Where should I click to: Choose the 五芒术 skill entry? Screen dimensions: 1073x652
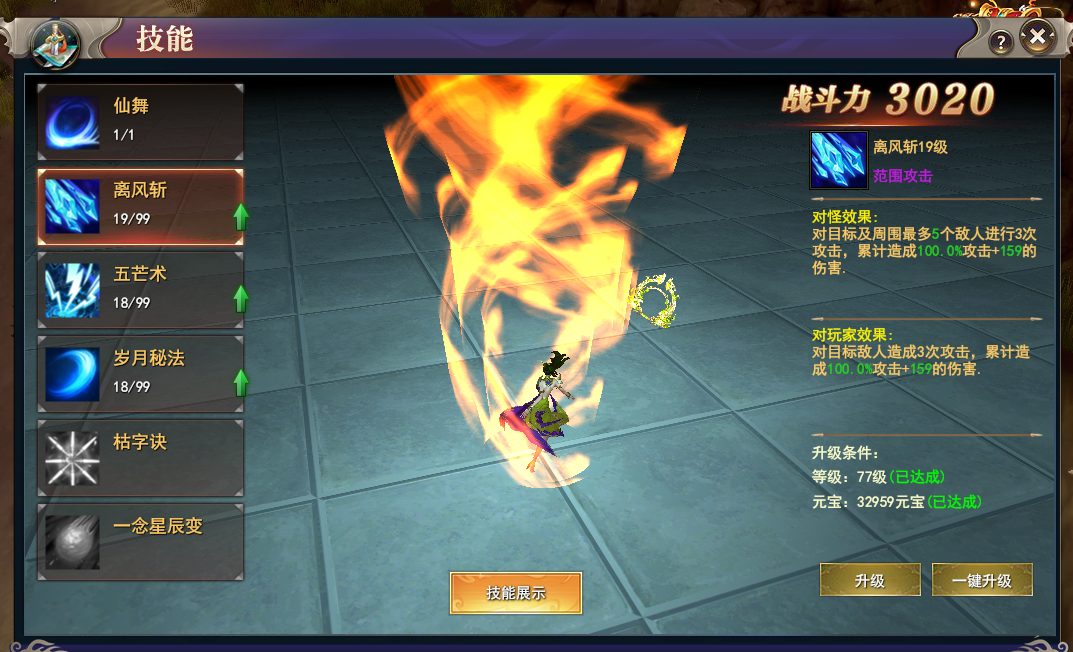click(x=140, y=289)
